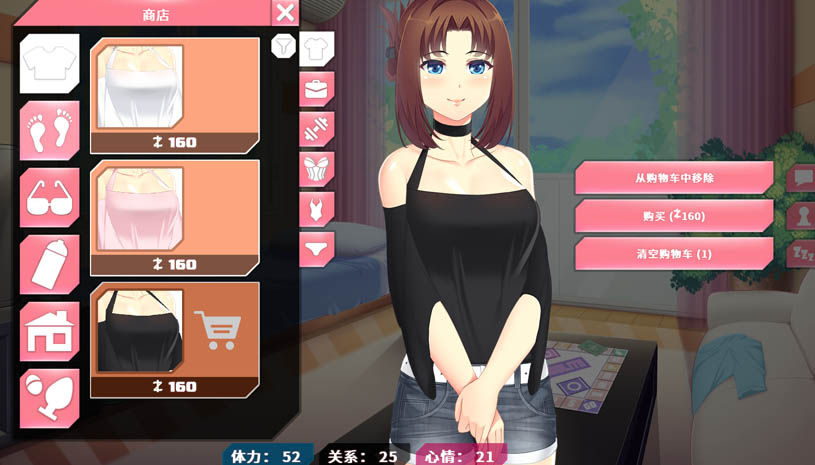This screenshot has height=465, width=815.
Task: Filter by the one-piece swimsuit subcategory
Action: 317,209
